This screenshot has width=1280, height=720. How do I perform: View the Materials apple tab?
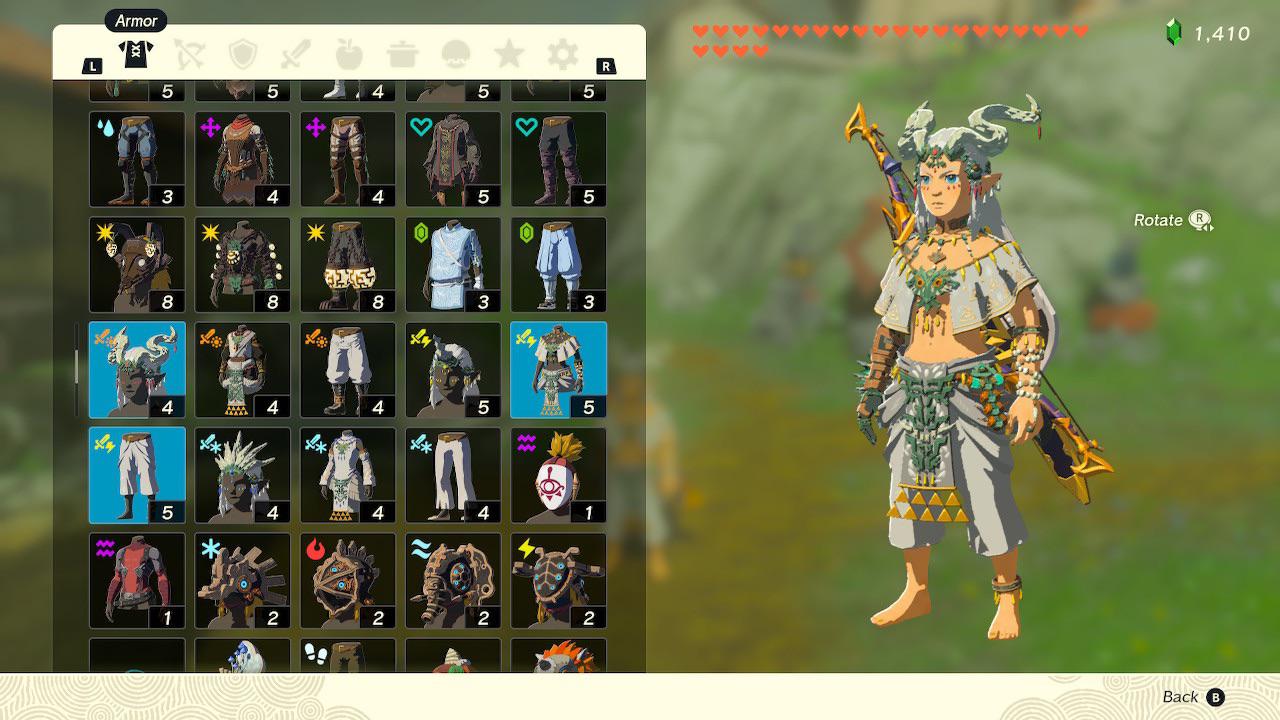point(349,55)
